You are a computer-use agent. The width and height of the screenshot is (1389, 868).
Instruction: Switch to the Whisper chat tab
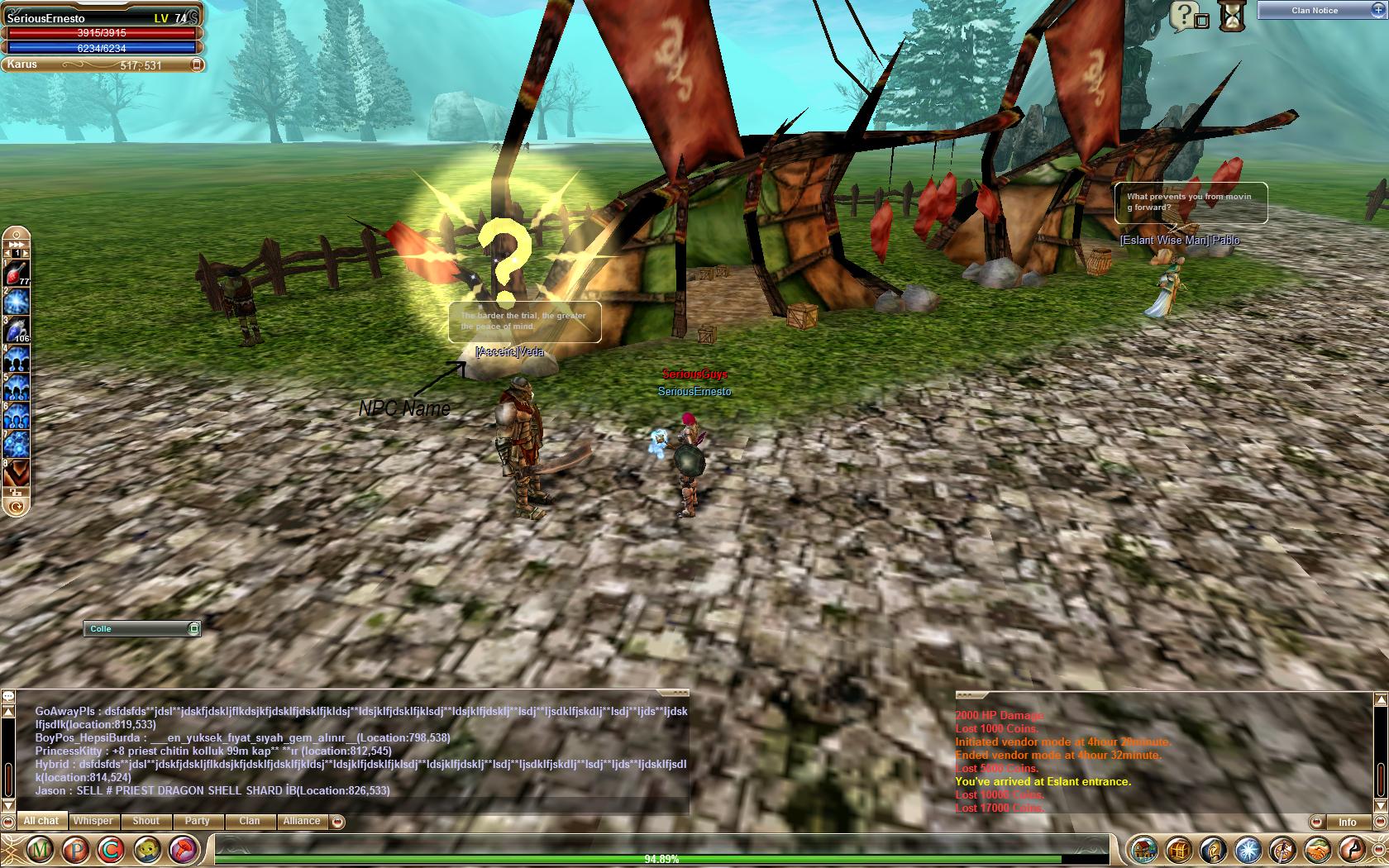click(x=93, y=820)
